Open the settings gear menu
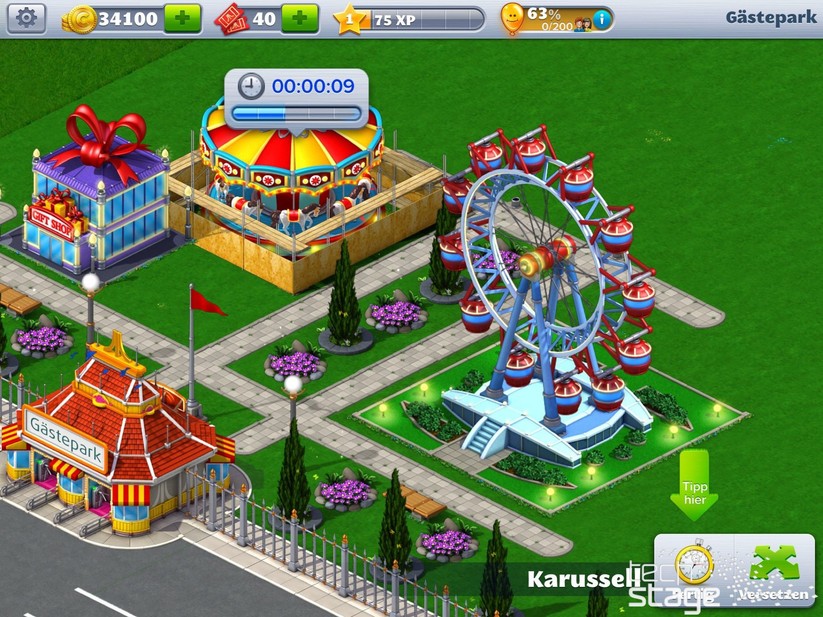This screenshot has height=617, width=823. pos(27,18)
